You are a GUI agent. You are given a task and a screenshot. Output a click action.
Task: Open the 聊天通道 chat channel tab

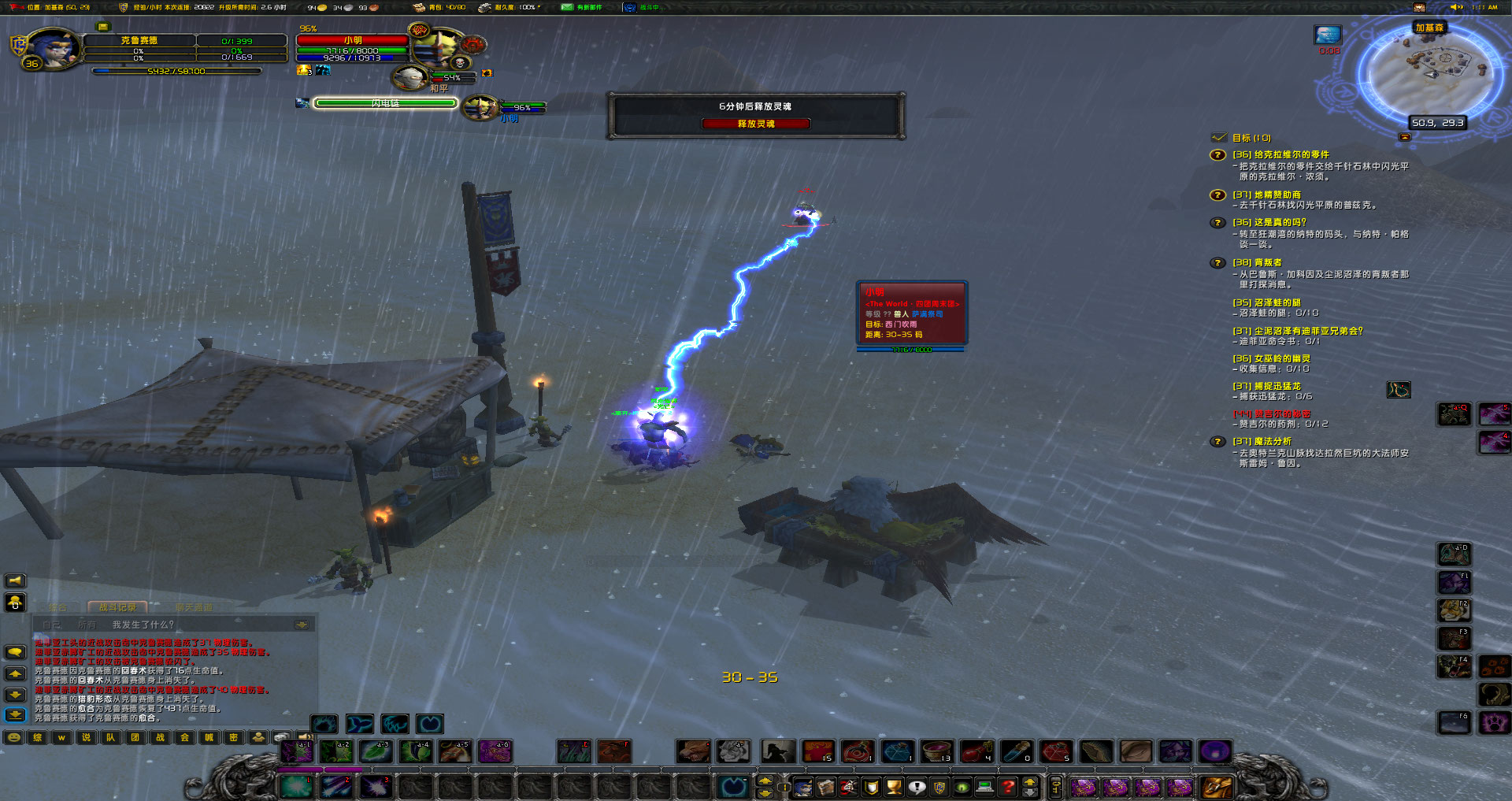194,607
